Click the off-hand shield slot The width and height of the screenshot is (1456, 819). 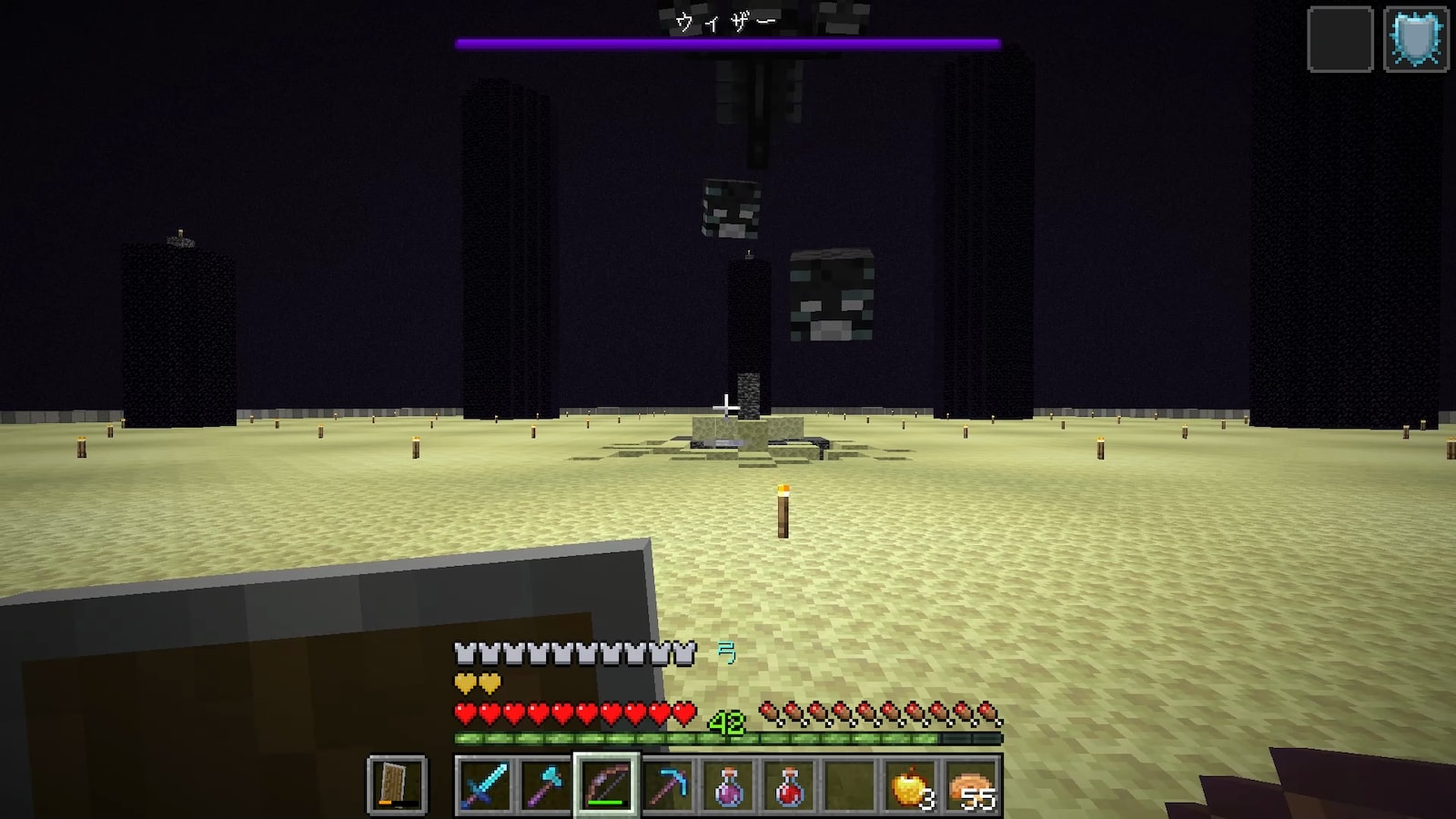(x=397, y=784)
